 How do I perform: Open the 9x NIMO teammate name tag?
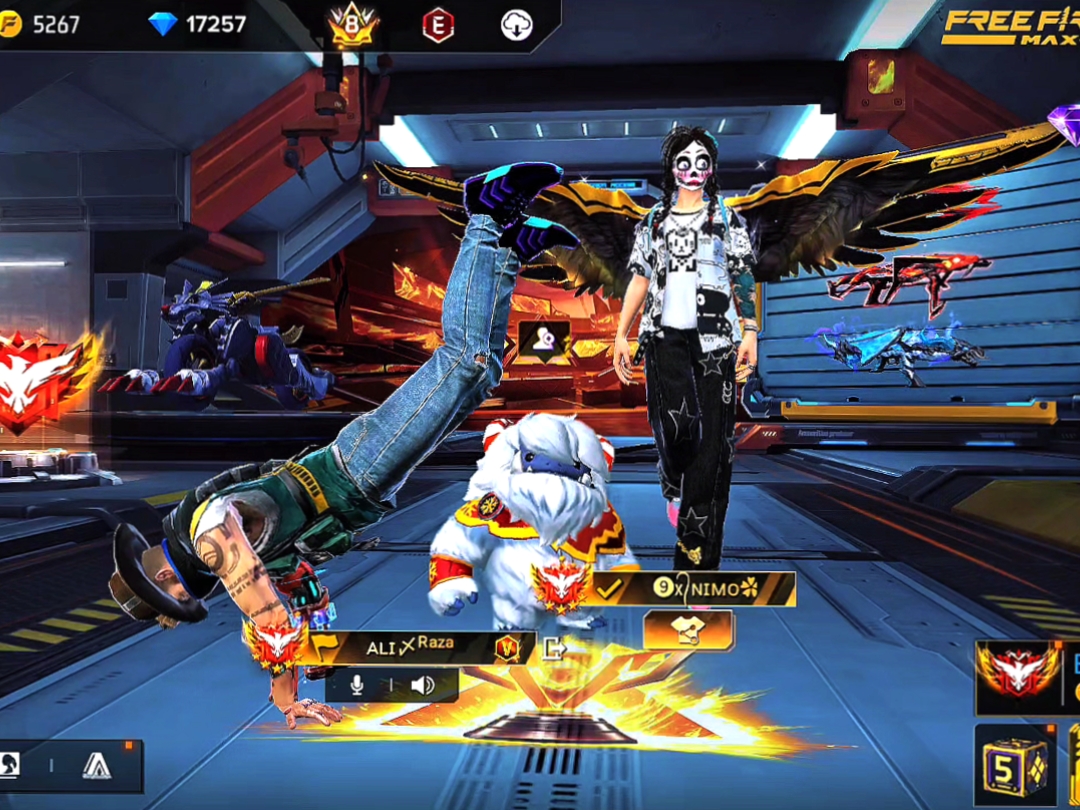point(695,589)
